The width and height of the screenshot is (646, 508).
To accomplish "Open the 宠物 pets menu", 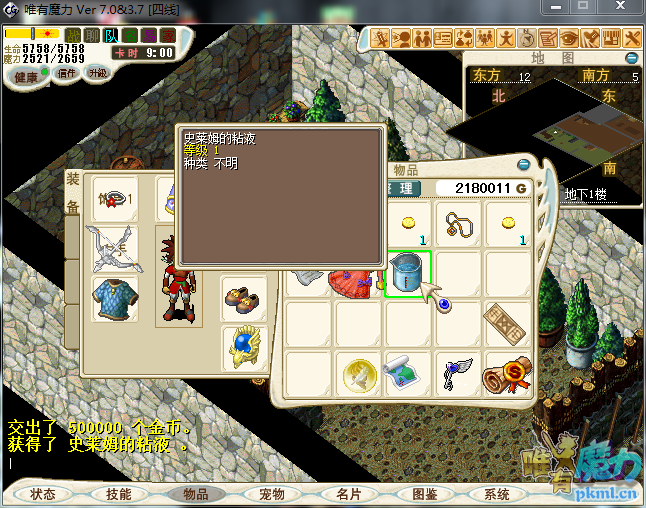I will point(272,494).
